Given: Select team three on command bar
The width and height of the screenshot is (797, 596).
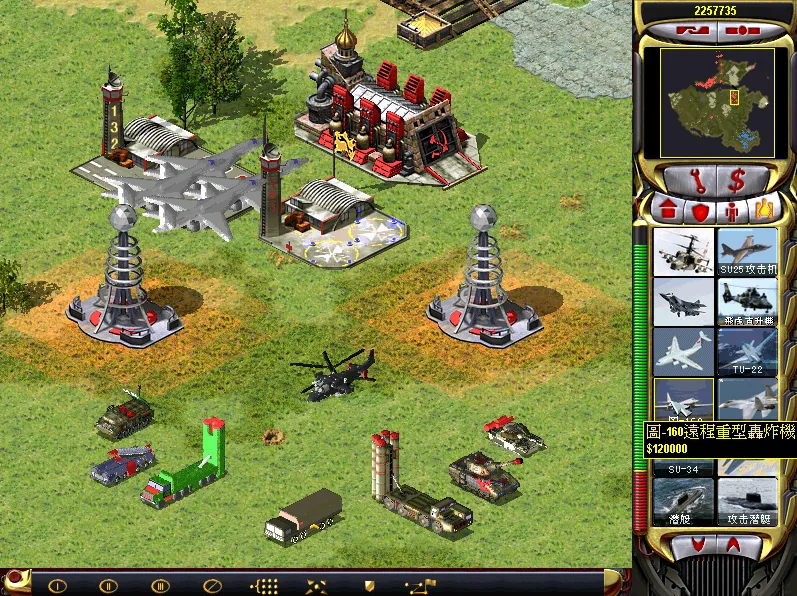Looking at the screenshot, I should point(160,585).
